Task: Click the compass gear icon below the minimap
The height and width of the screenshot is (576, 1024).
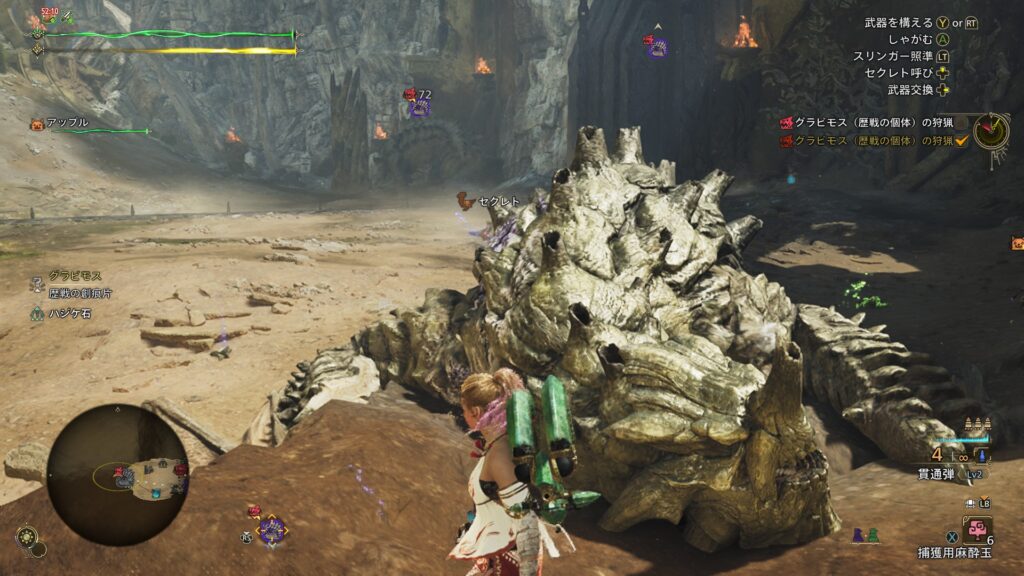Action: point(26,537)
